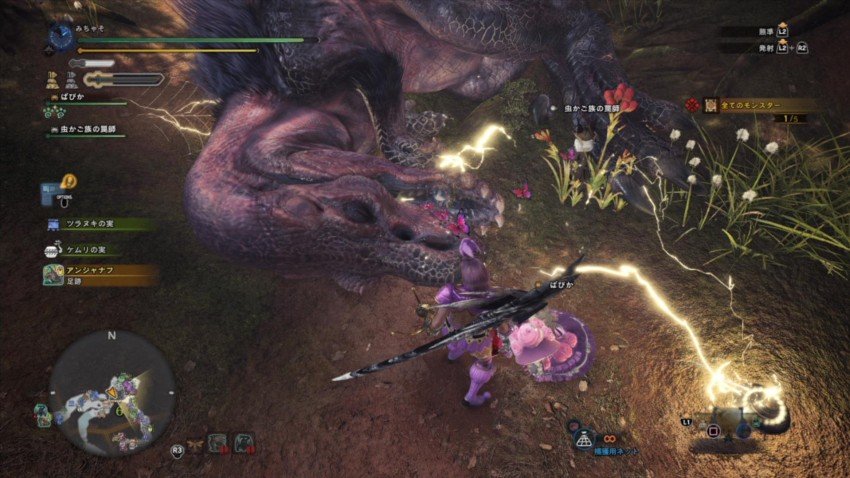This screenshot has height=478, width=850.
Task: Select the second monster icon beside the minimap
Action: tap(243, 442)
